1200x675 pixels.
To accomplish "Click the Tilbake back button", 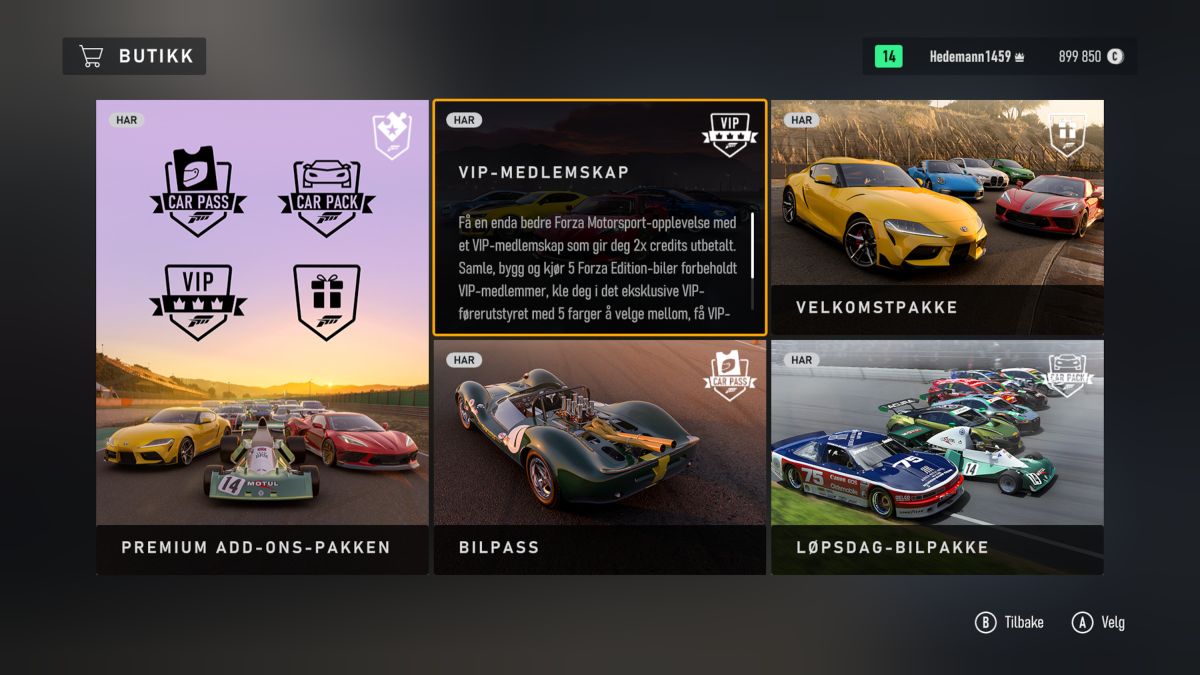I will point(1009,622).
